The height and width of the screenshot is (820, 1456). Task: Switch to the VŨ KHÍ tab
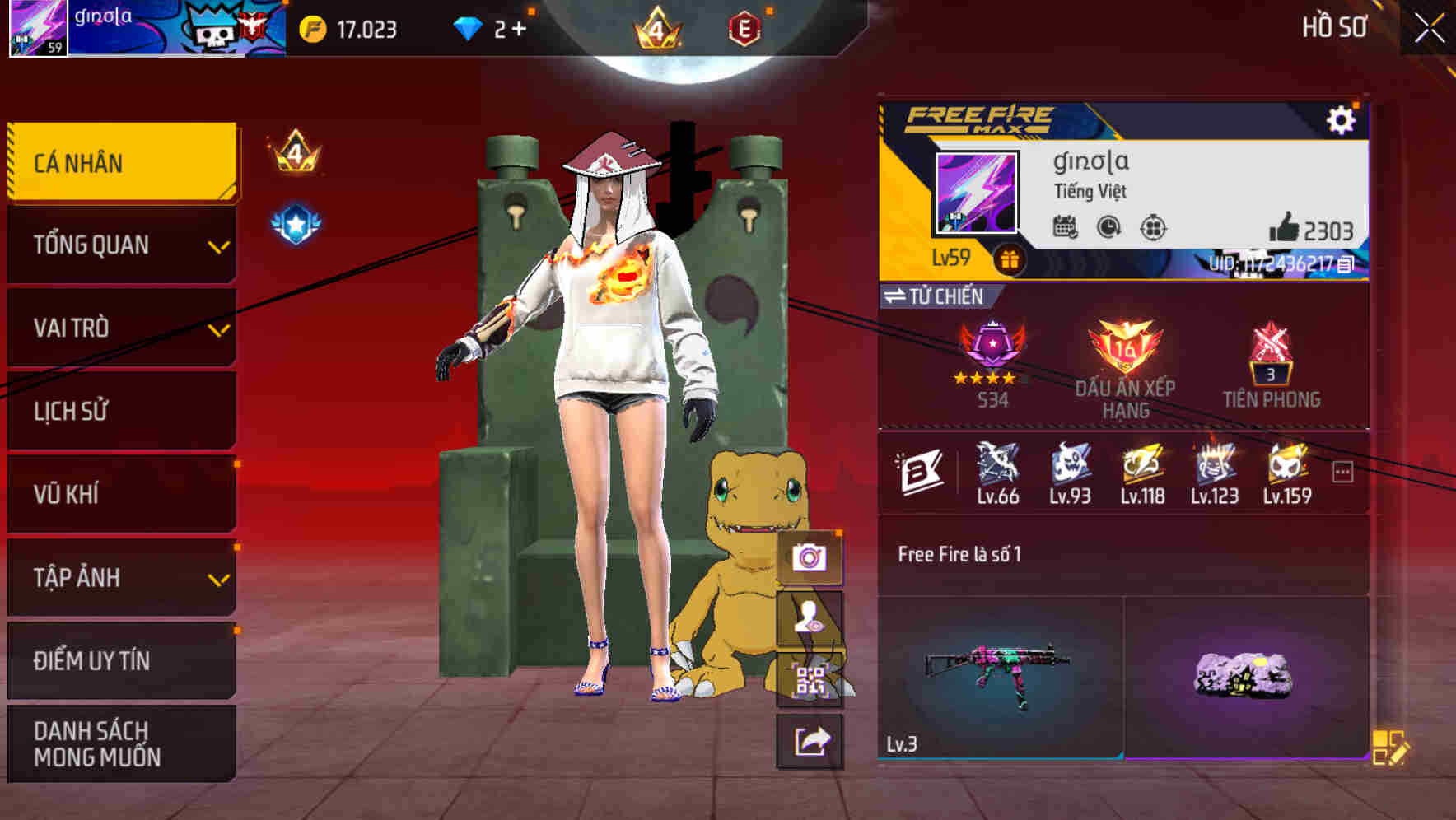(x=120, y=494)
